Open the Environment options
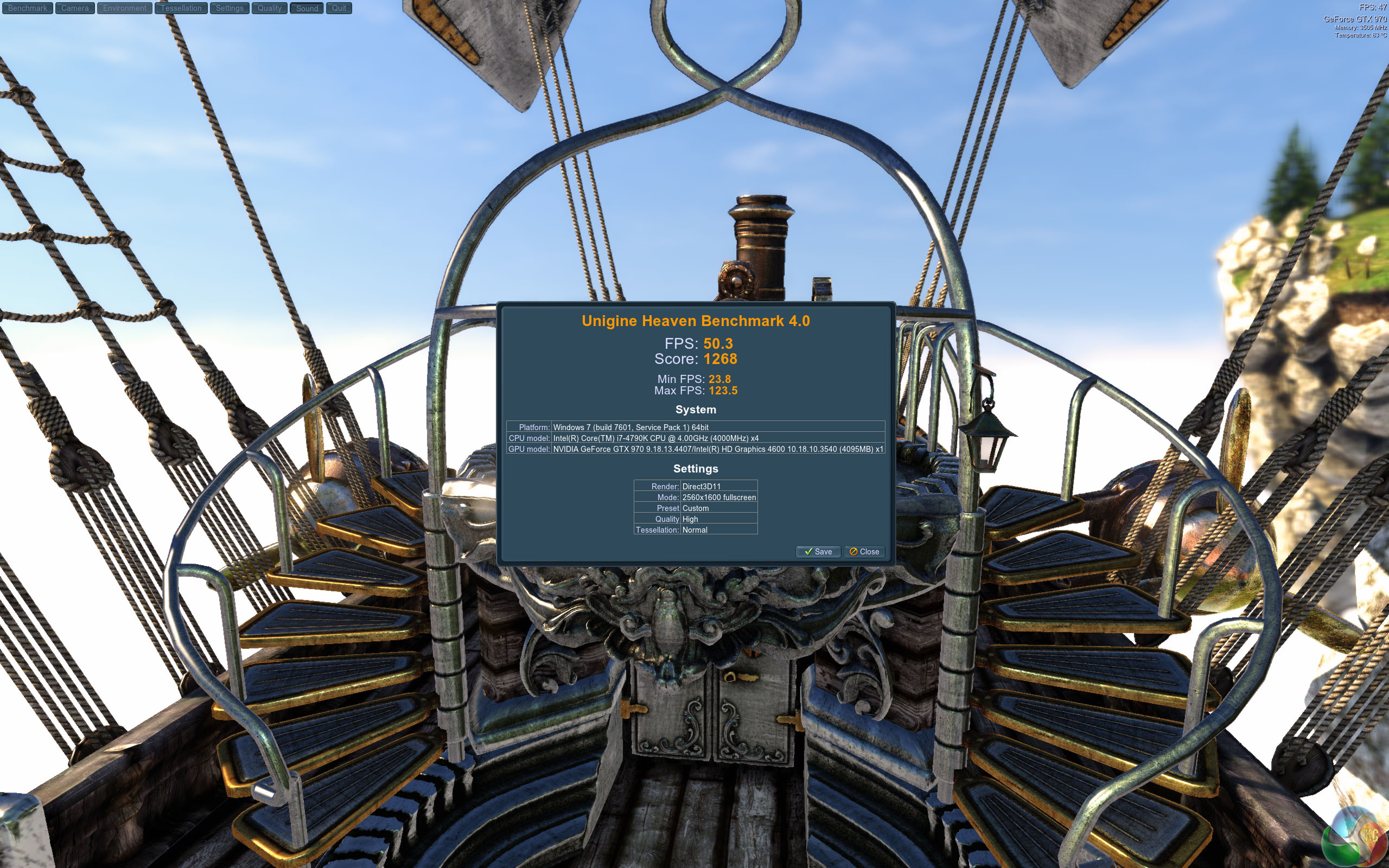The width and height of the screenshot is (1389, 868). pos(125,8)
